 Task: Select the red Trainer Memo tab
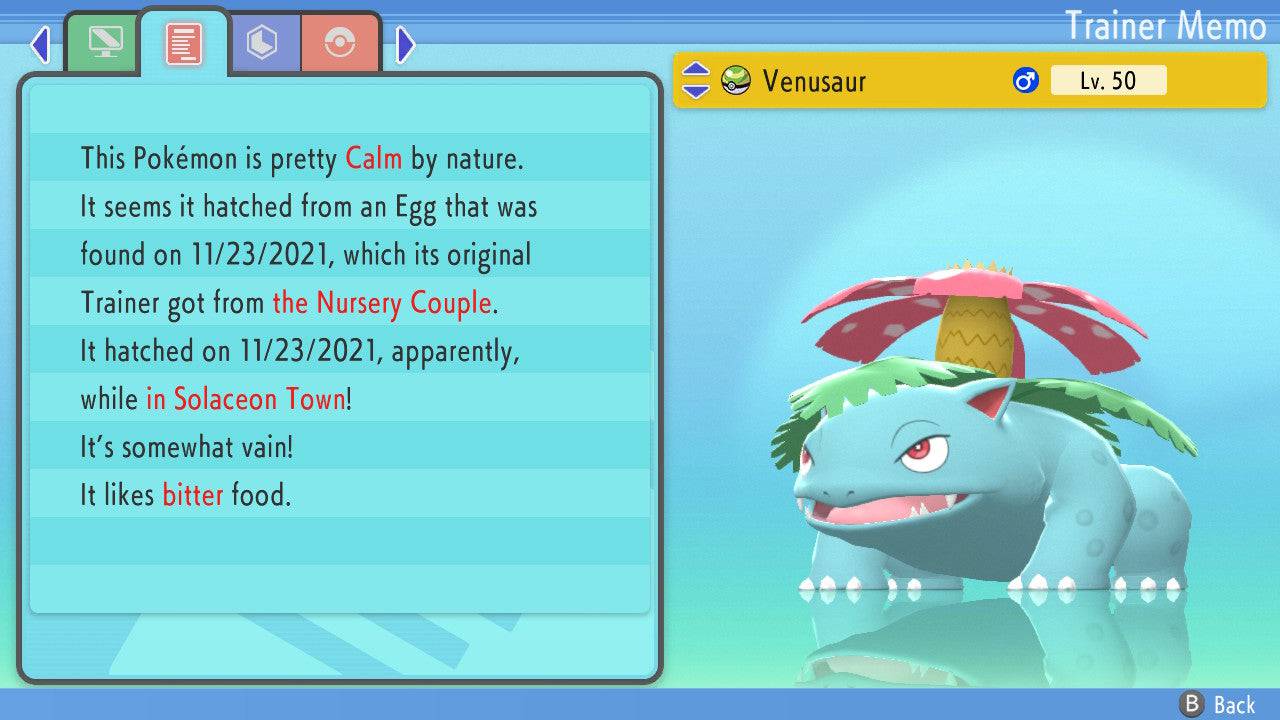184,43
